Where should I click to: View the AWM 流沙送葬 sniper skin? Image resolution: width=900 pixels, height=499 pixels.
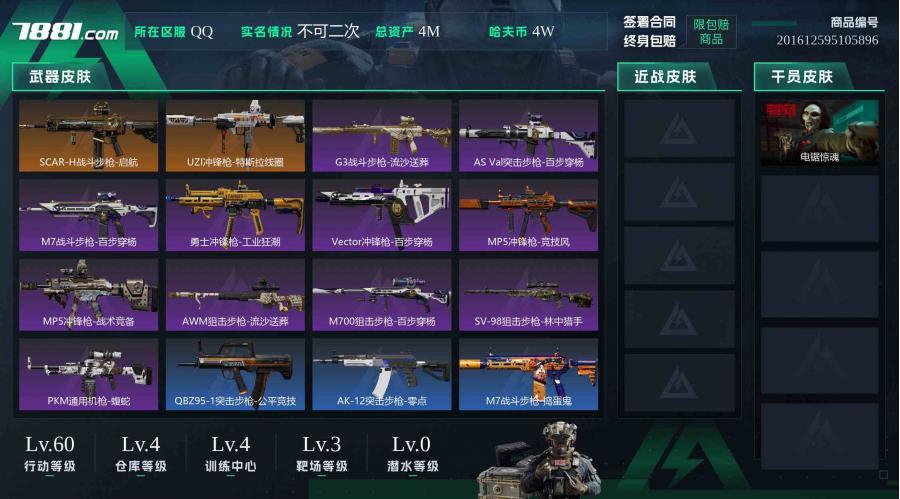pyautogui.click(x=235, y=295)
